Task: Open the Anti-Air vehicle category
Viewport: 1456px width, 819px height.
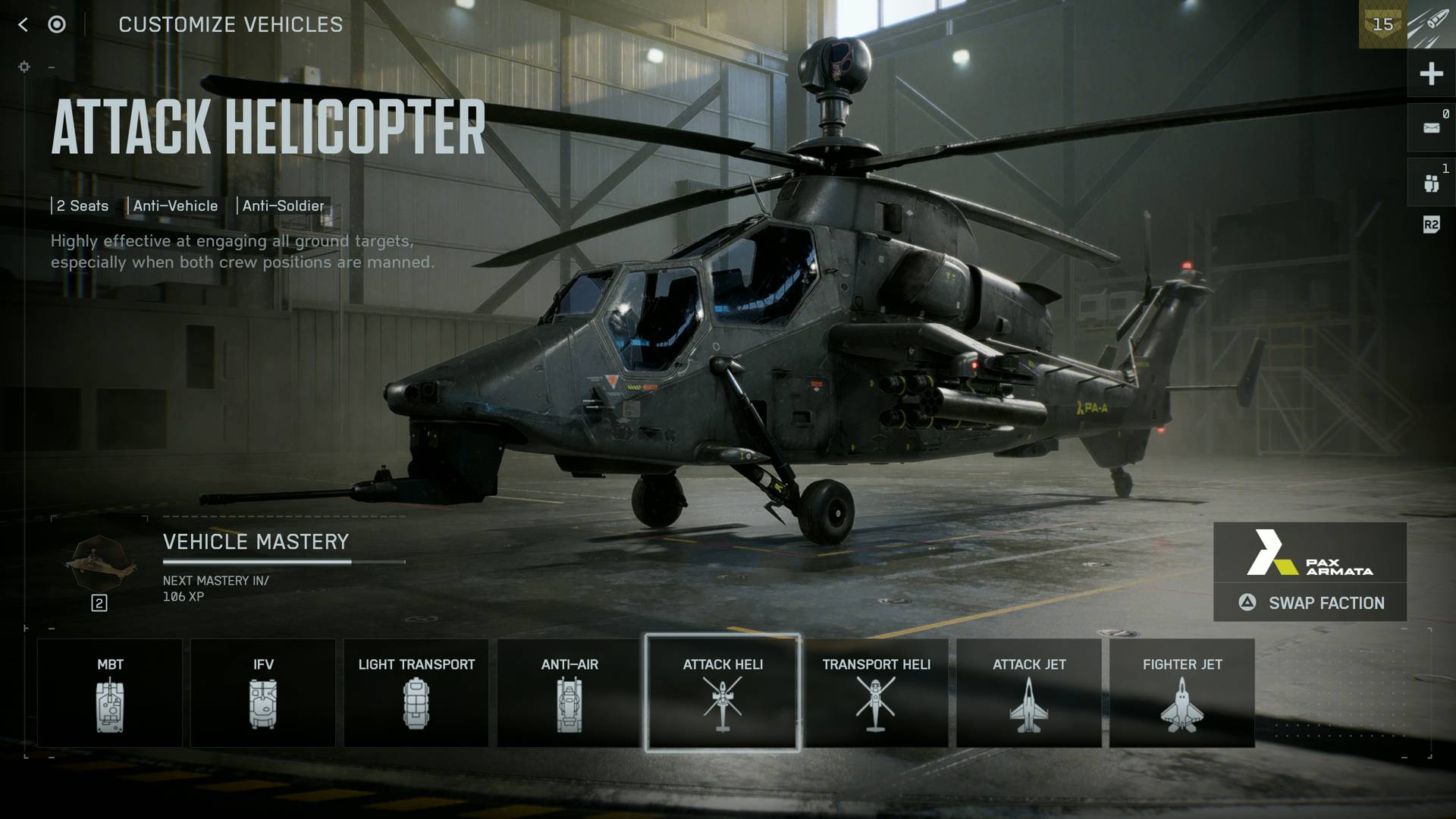Action: pos(570,693)
